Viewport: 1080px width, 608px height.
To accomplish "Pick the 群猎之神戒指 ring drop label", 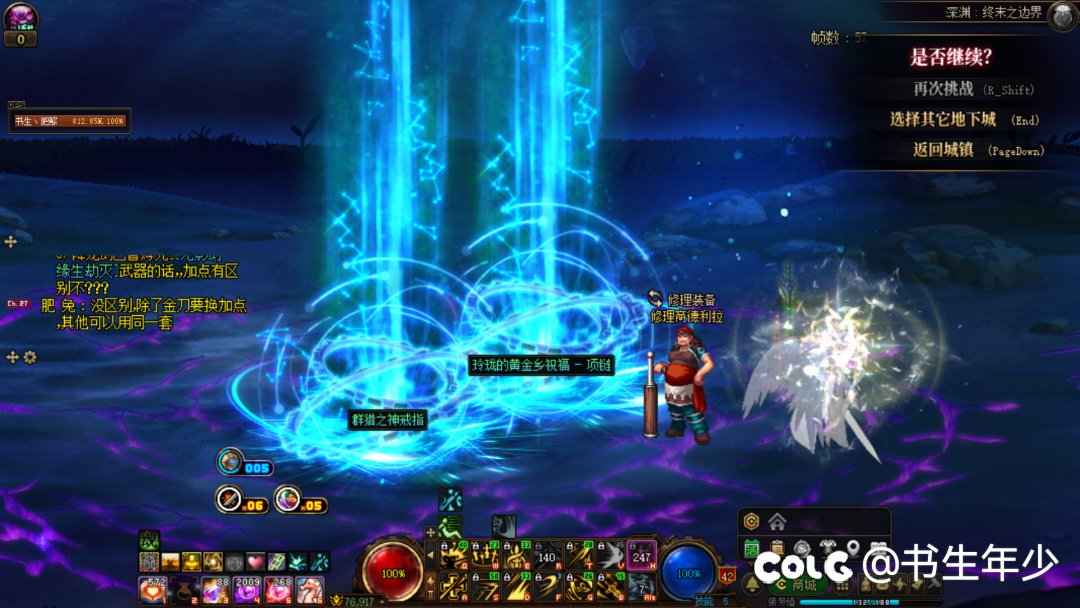I will [x=387, y=420].
